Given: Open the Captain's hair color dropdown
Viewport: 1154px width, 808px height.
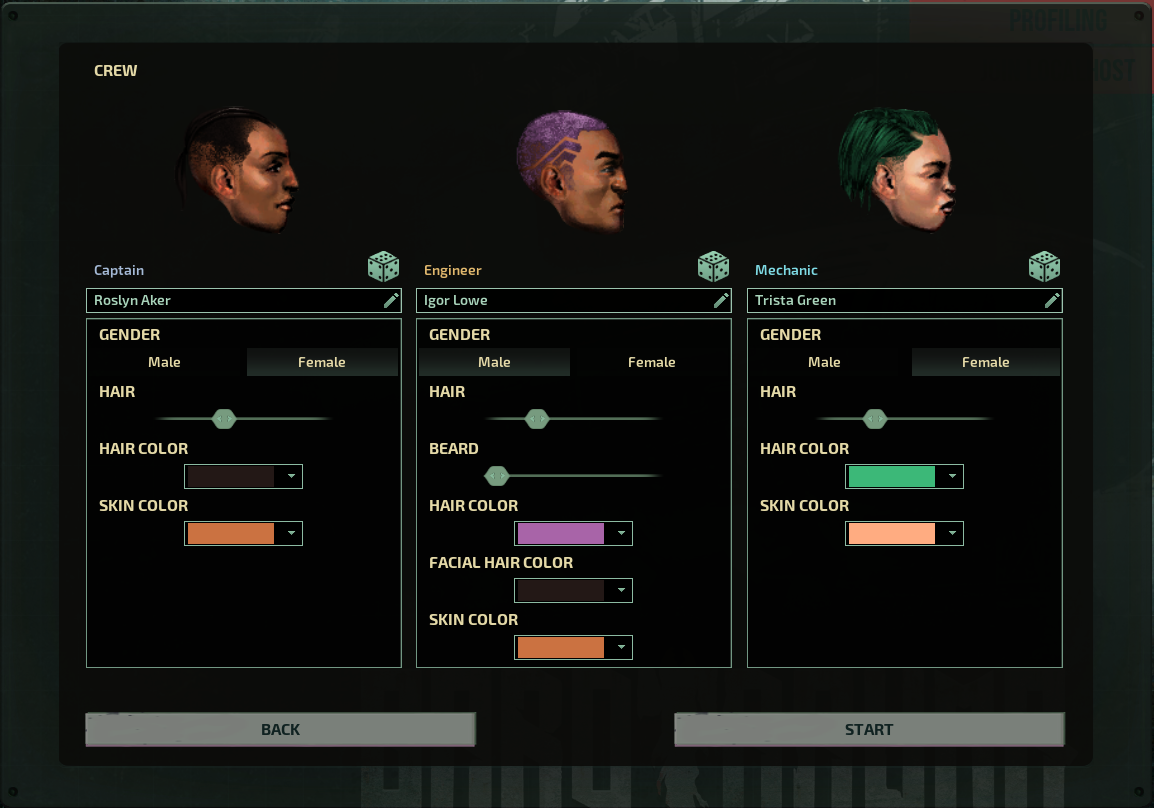Looking at the screenshot, I should coord(243,476).
